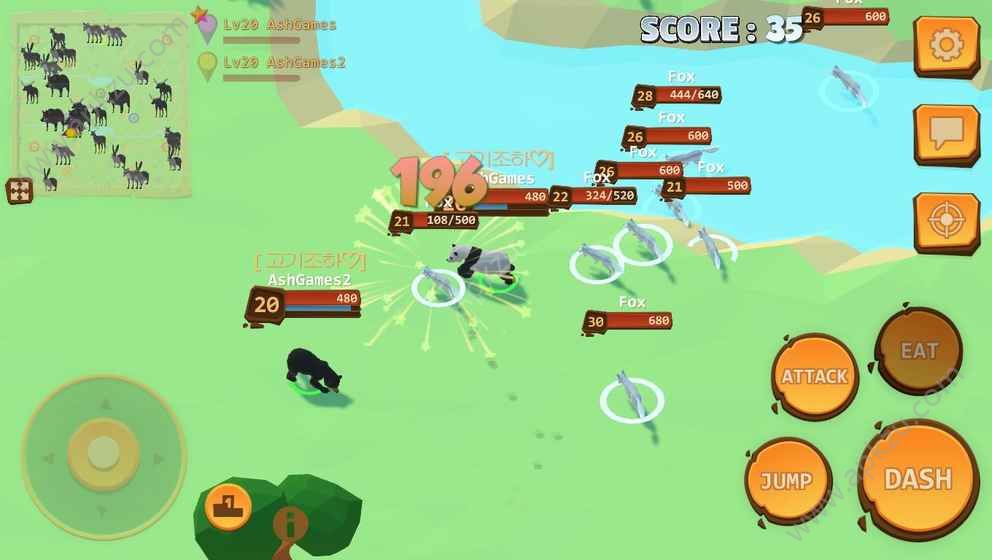
Task: Use the DASH button
Action: (918, 479)
